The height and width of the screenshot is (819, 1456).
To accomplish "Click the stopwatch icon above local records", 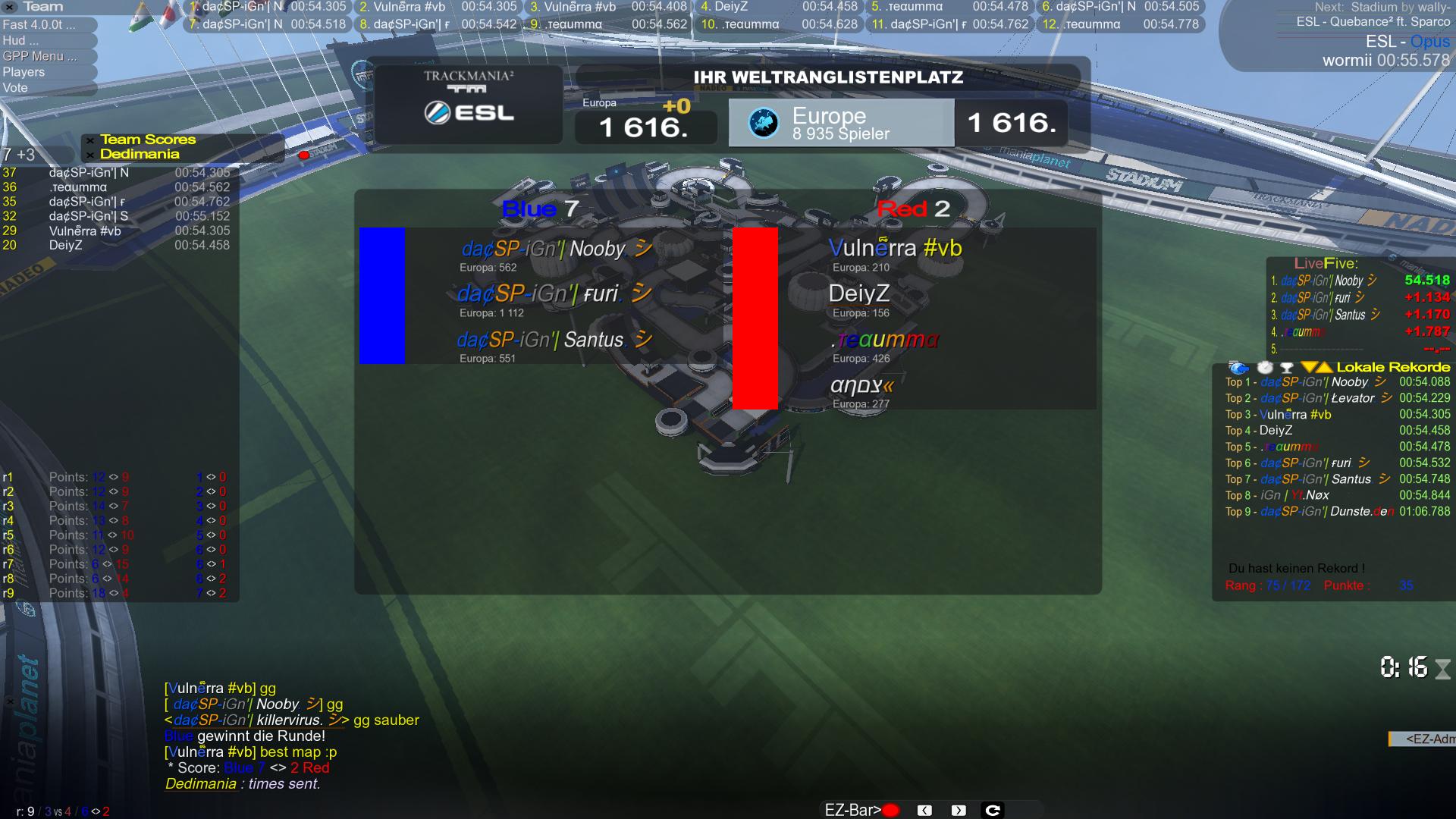I will click(x=1265, y=367).
